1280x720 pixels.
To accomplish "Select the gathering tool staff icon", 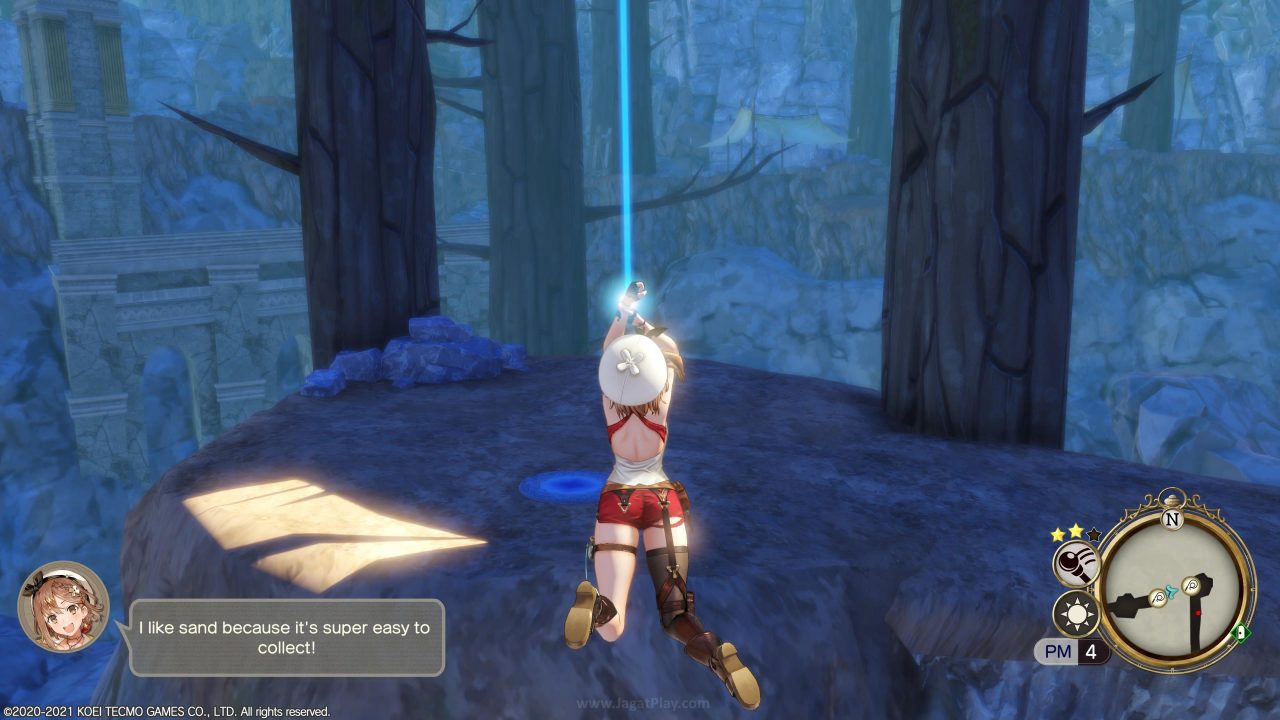I will pyautogui.click(x=1076, y=566).
